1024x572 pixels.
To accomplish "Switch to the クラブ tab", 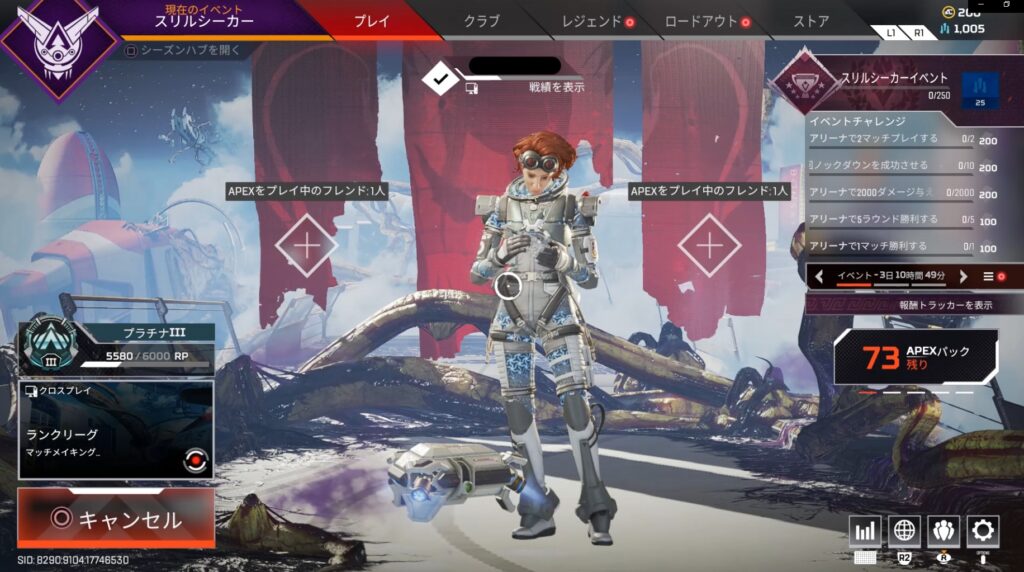I will [x=482, y=21].
